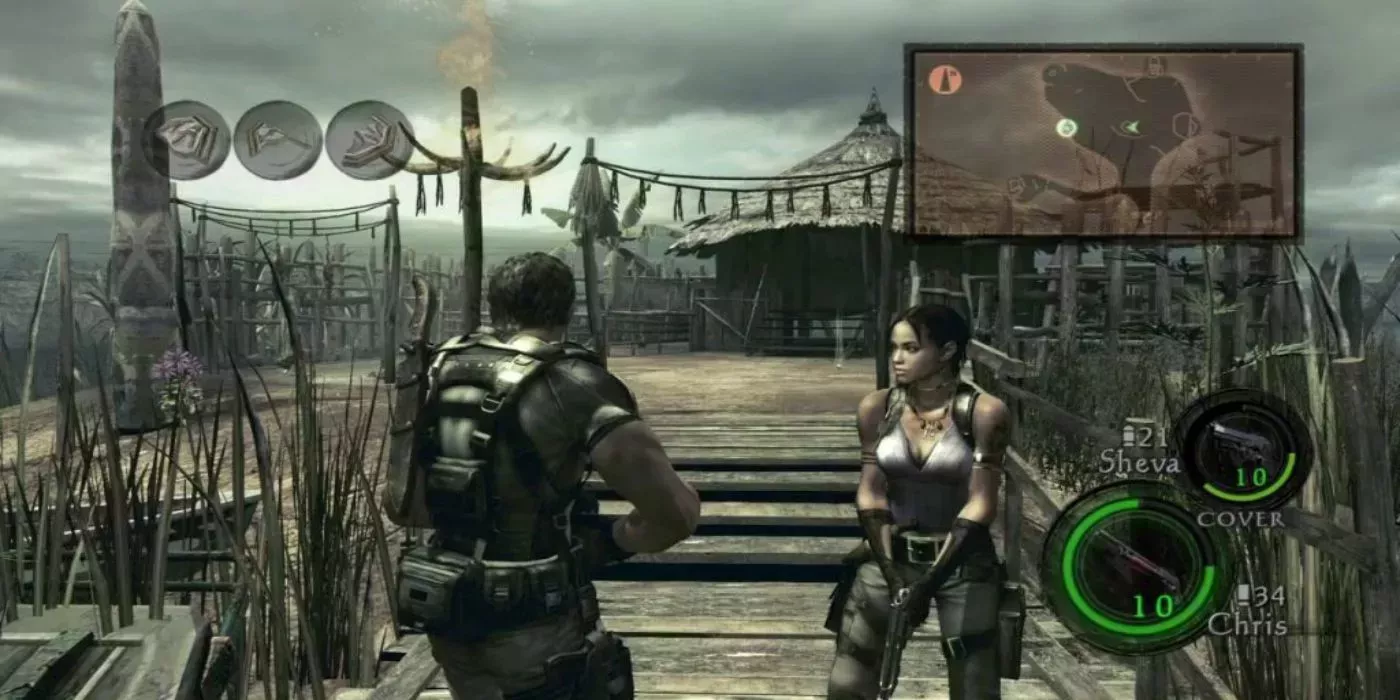
Task: Select the stone slate with open-hand carving
Action: [367, 140]
